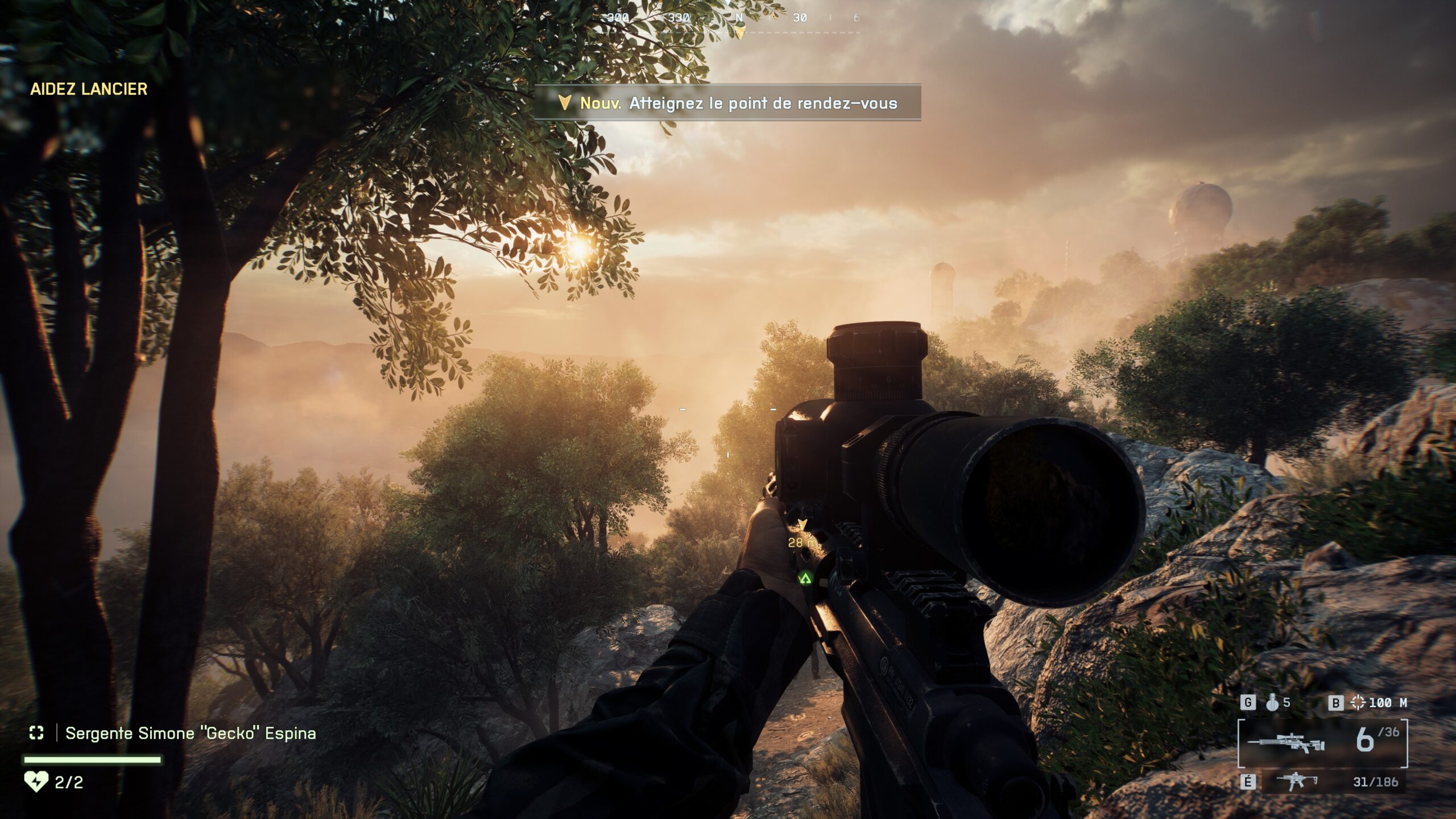
Task: Click the compass strip's North marker
Action: (x=739, y=18)
